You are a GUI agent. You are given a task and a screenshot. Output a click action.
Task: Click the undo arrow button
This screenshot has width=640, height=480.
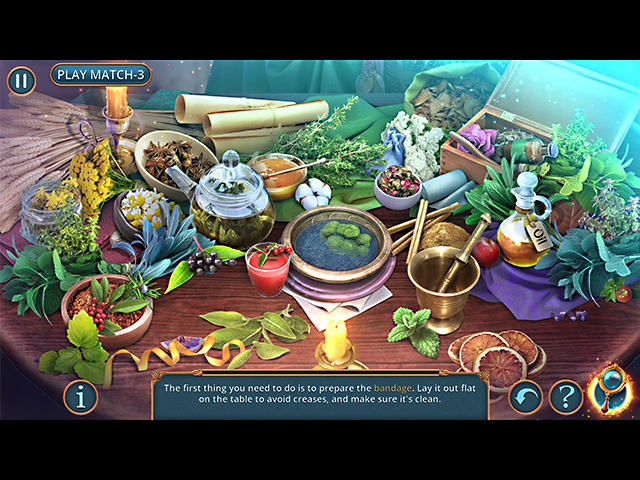526,397
